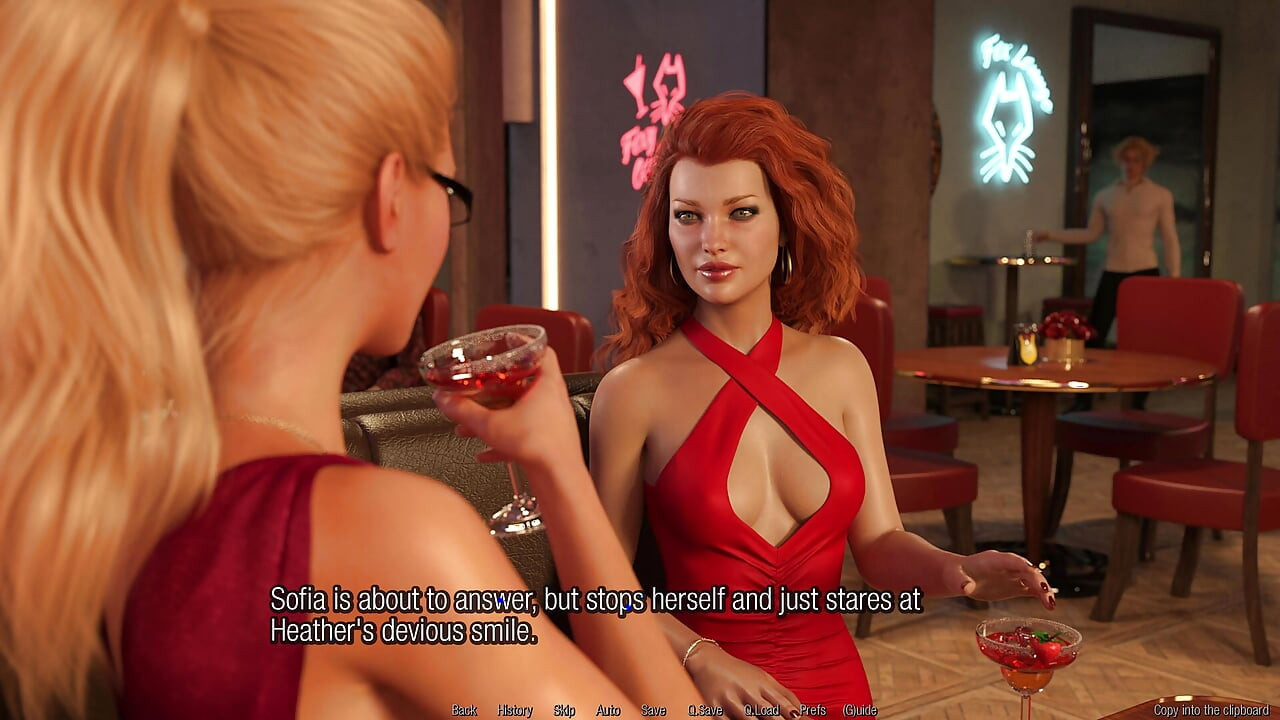Screen dimensions: 1280x720
Task: Open the History dialogue log
Action: tap(513, 709)
